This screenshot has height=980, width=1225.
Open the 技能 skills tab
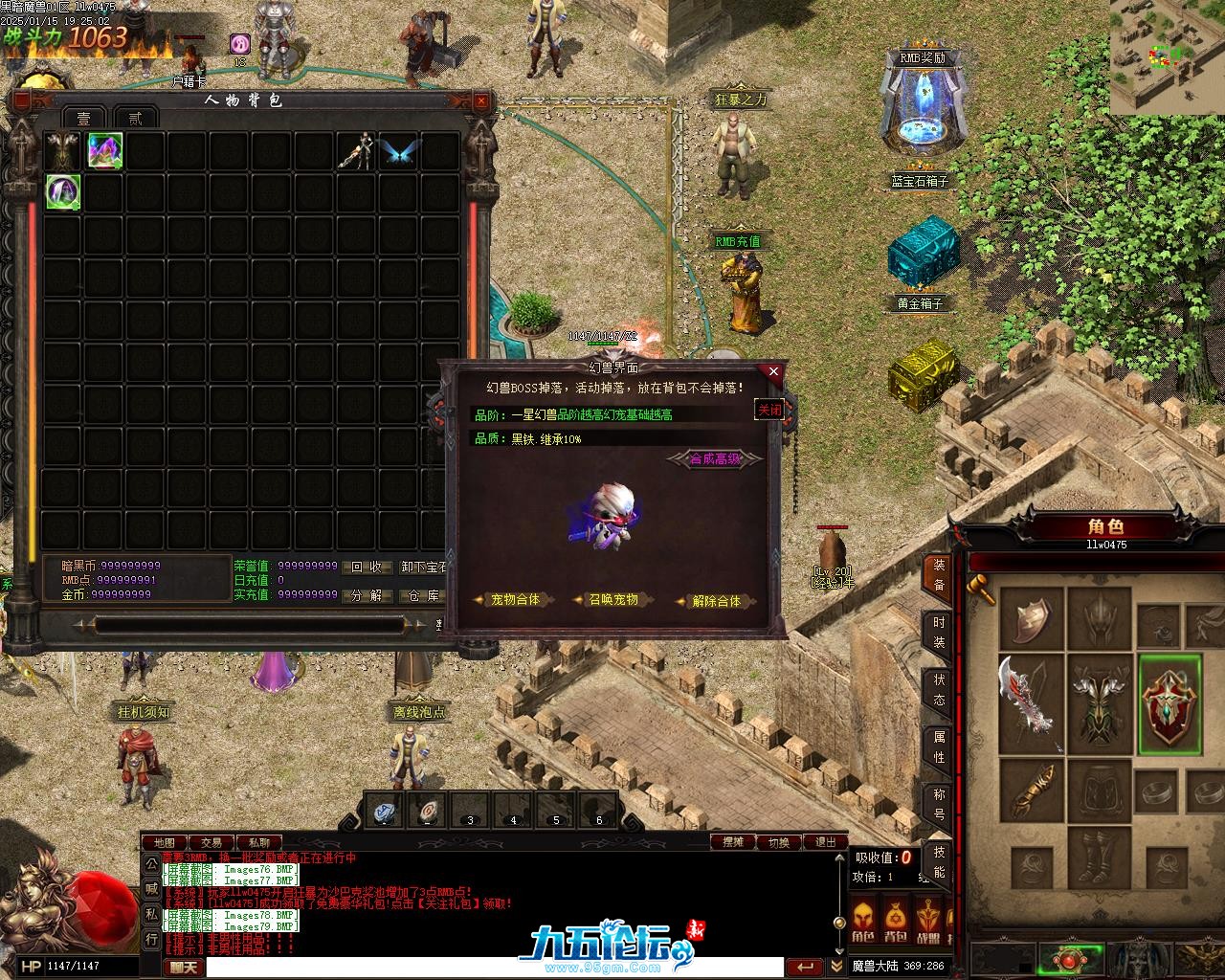(x=939, y=861)
